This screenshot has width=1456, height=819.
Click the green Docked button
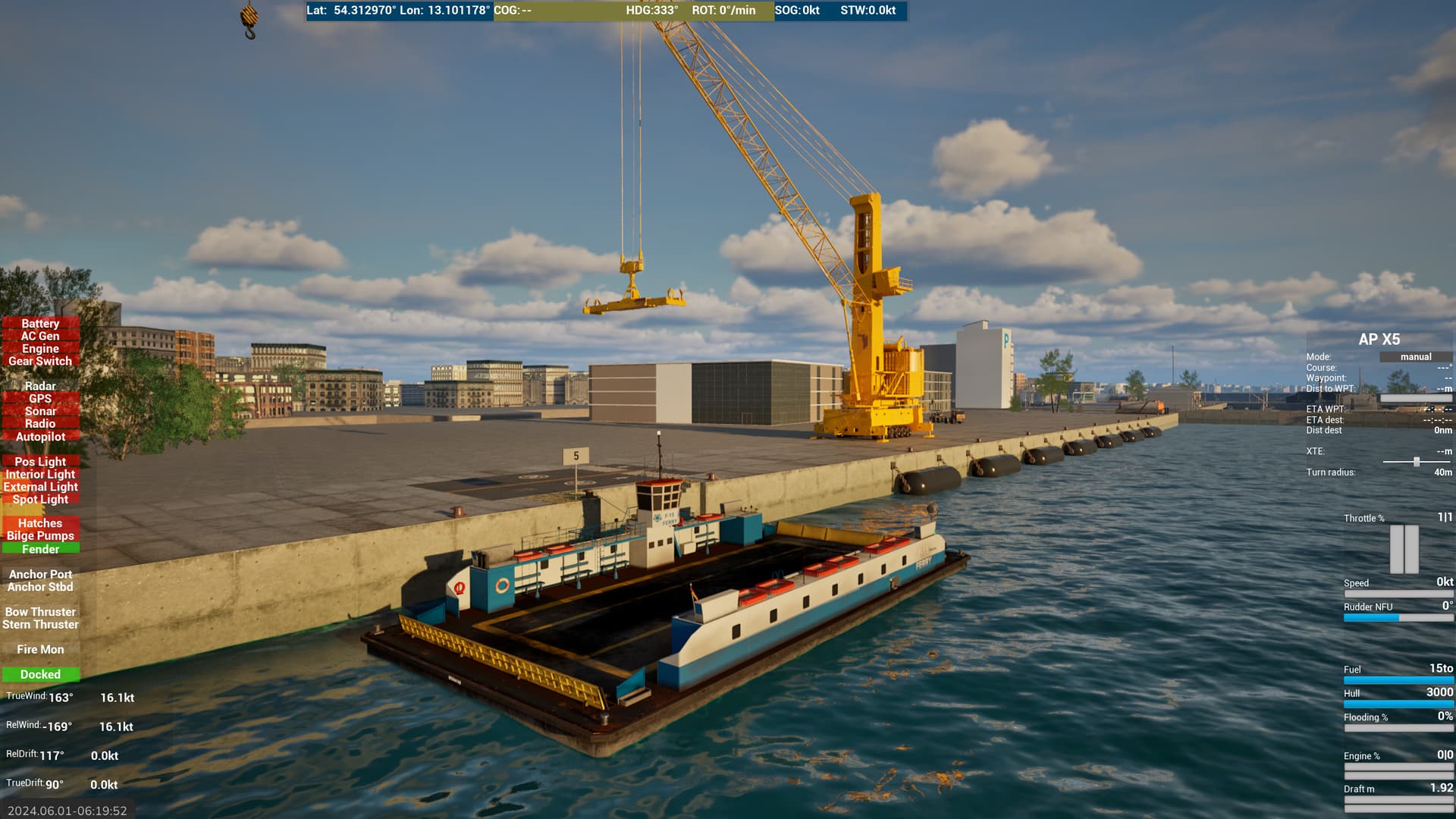[x=40, y=674]
